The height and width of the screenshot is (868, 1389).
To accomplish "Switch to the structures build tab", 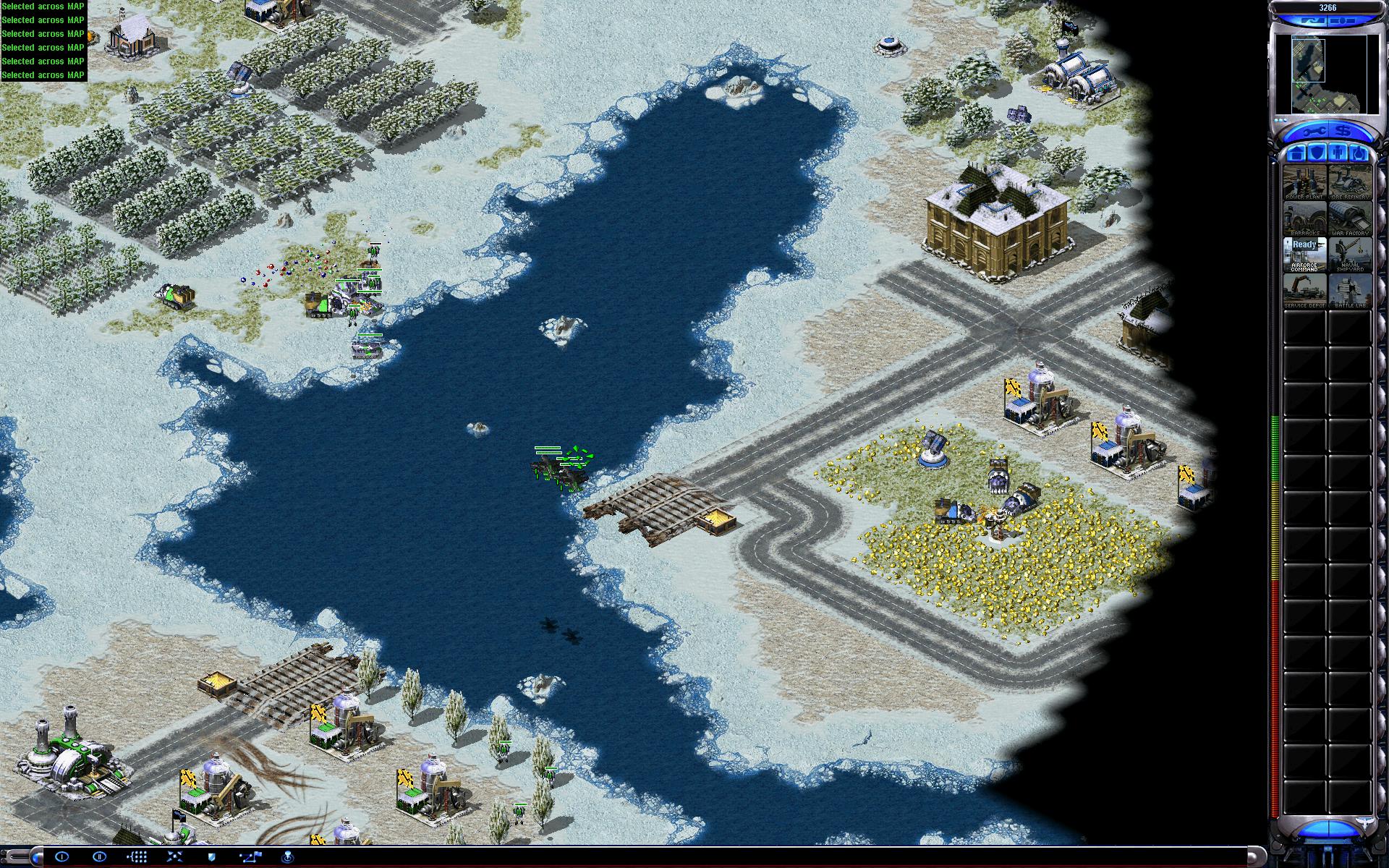I will pos(1296,153).
